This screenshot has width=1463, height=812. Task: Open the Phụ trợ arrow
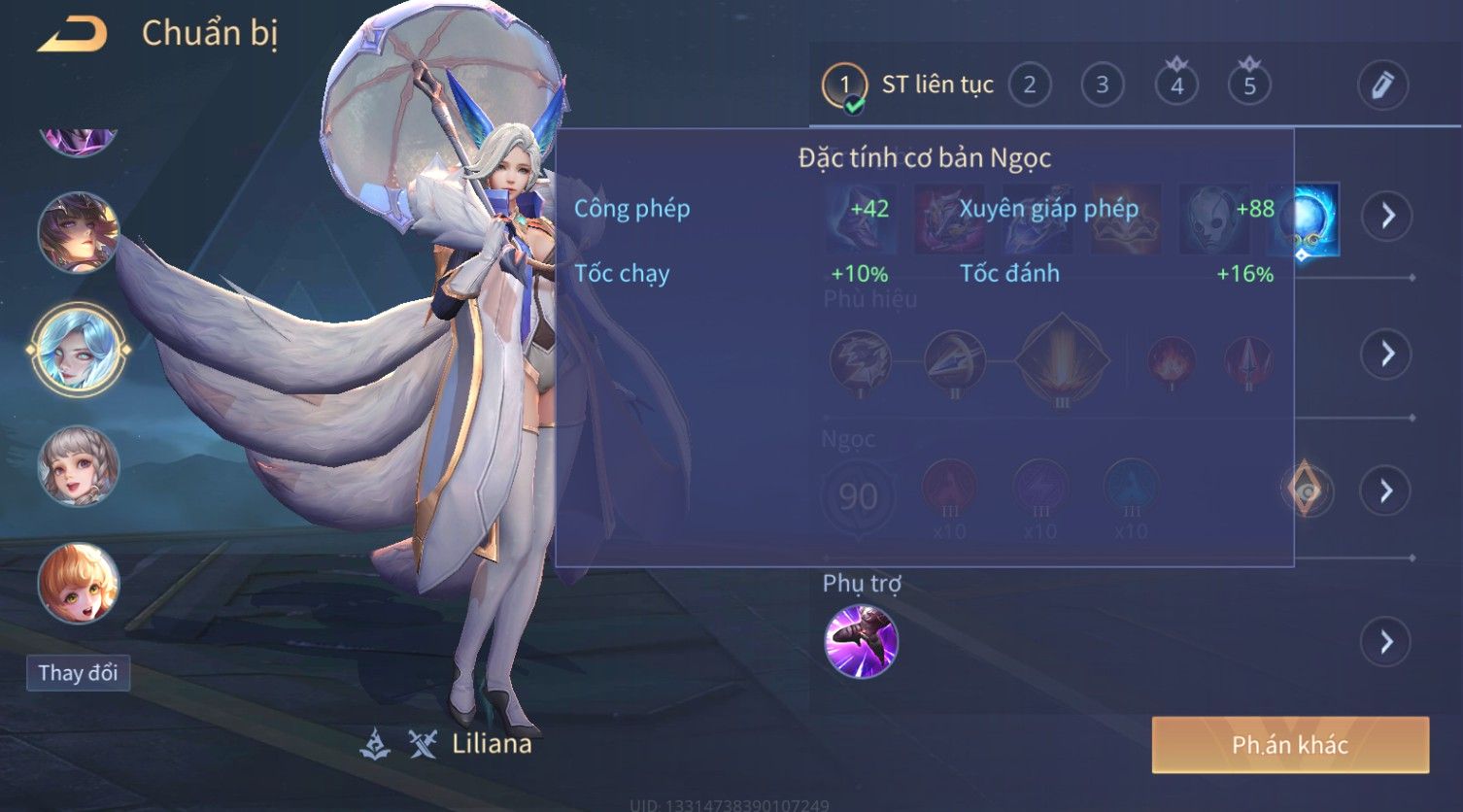click(1385, 642)
